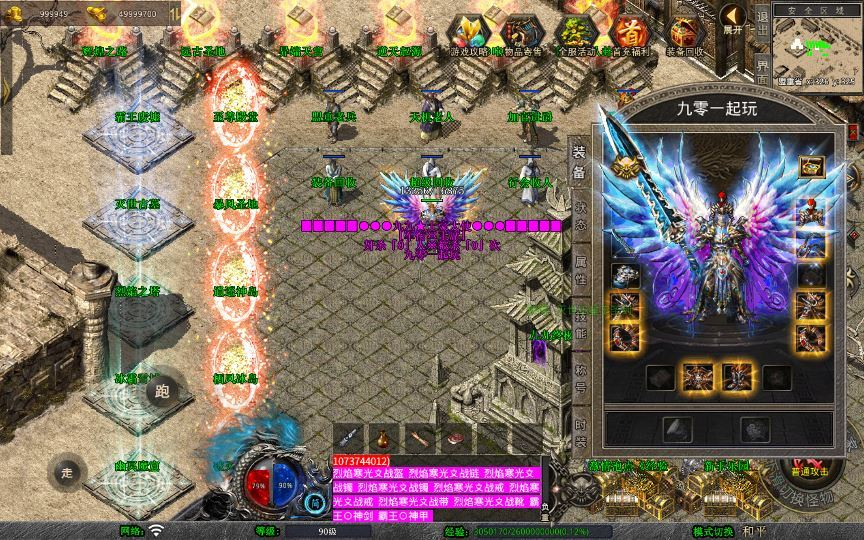Toggle the 走 walk button
The width and height of the screenshot is (864, 540).
[68, 471]
